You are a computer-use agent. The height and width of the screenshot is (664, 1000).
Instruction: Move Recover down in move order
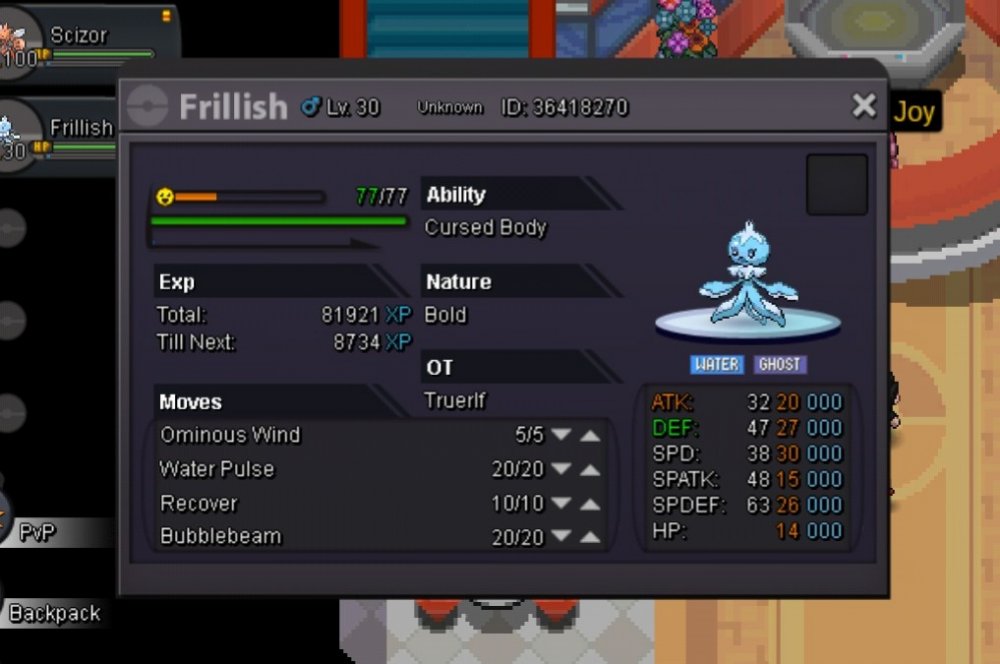[x=561, y=504]
